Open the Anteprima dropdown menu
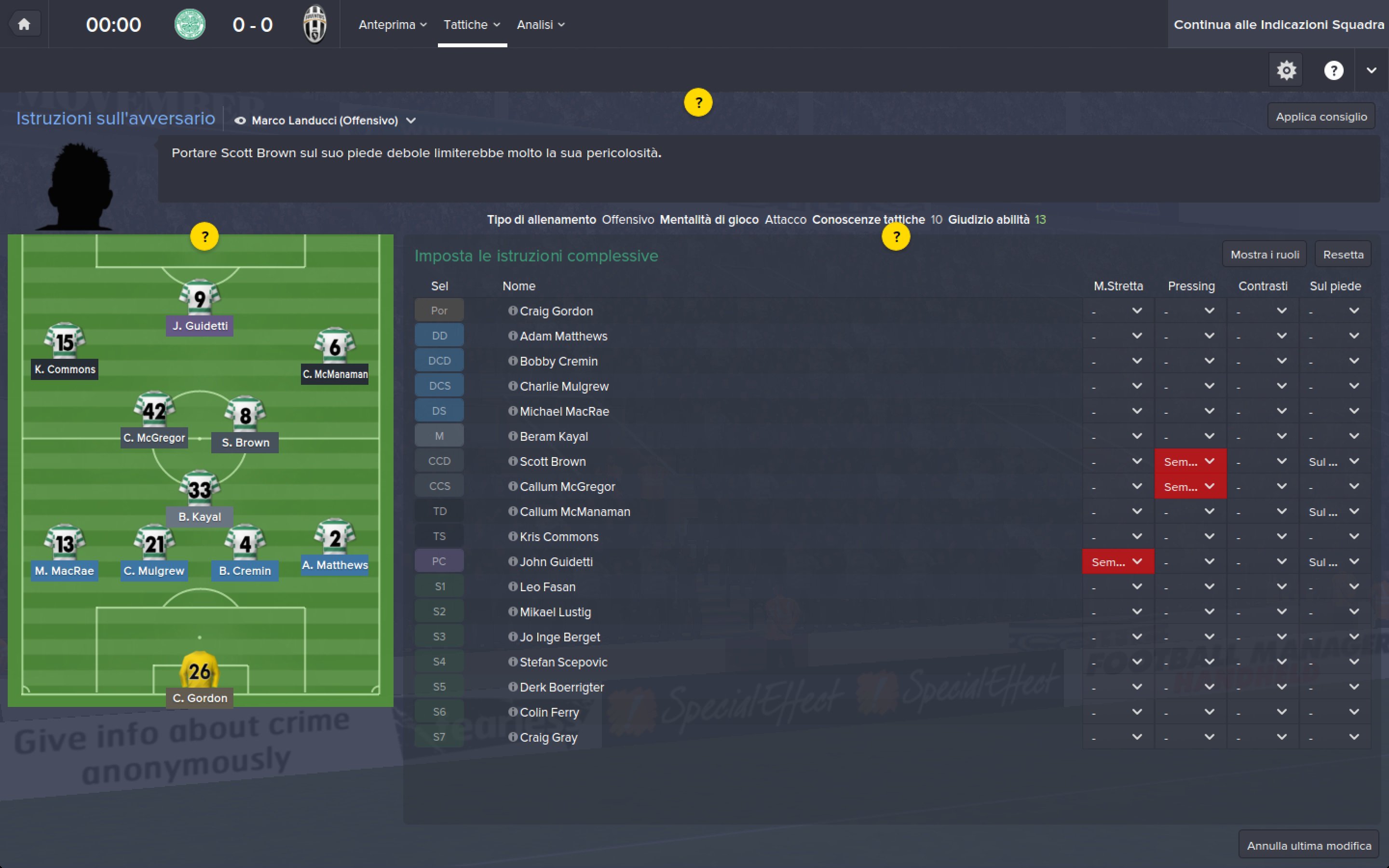The image size is (1389, 868). pyautogui.click(x=393, y=25)
